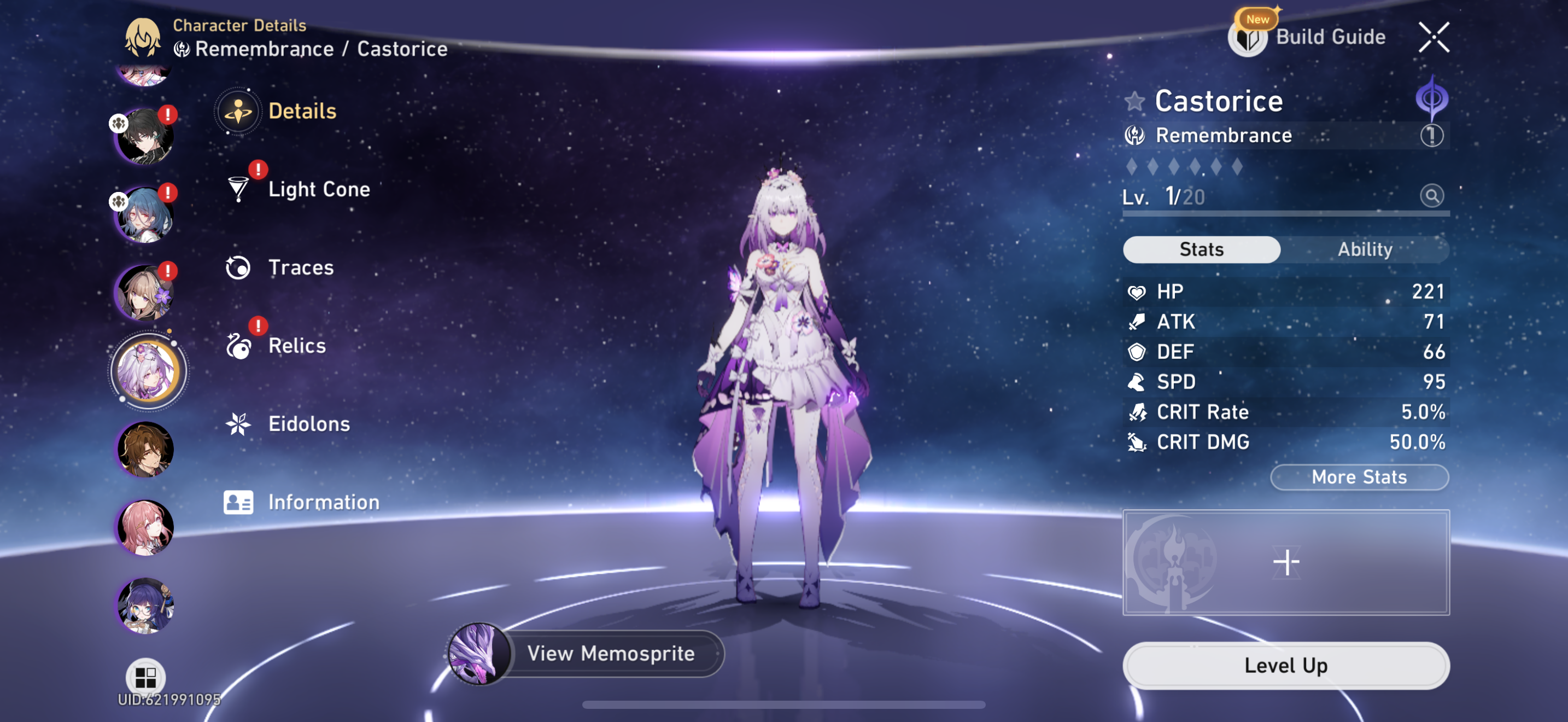Switch to the Ability tab
1568x722 pixels.
[x=1364, y=249]
